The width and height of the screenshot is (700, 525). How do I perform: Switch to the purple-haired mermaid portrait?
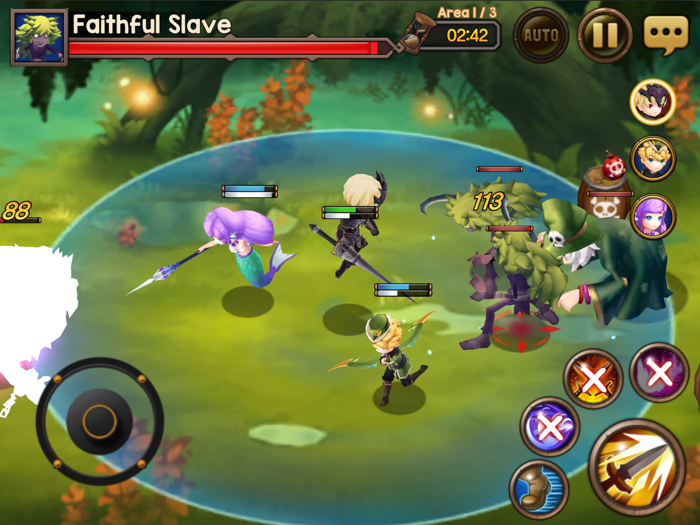click(652, 217)
